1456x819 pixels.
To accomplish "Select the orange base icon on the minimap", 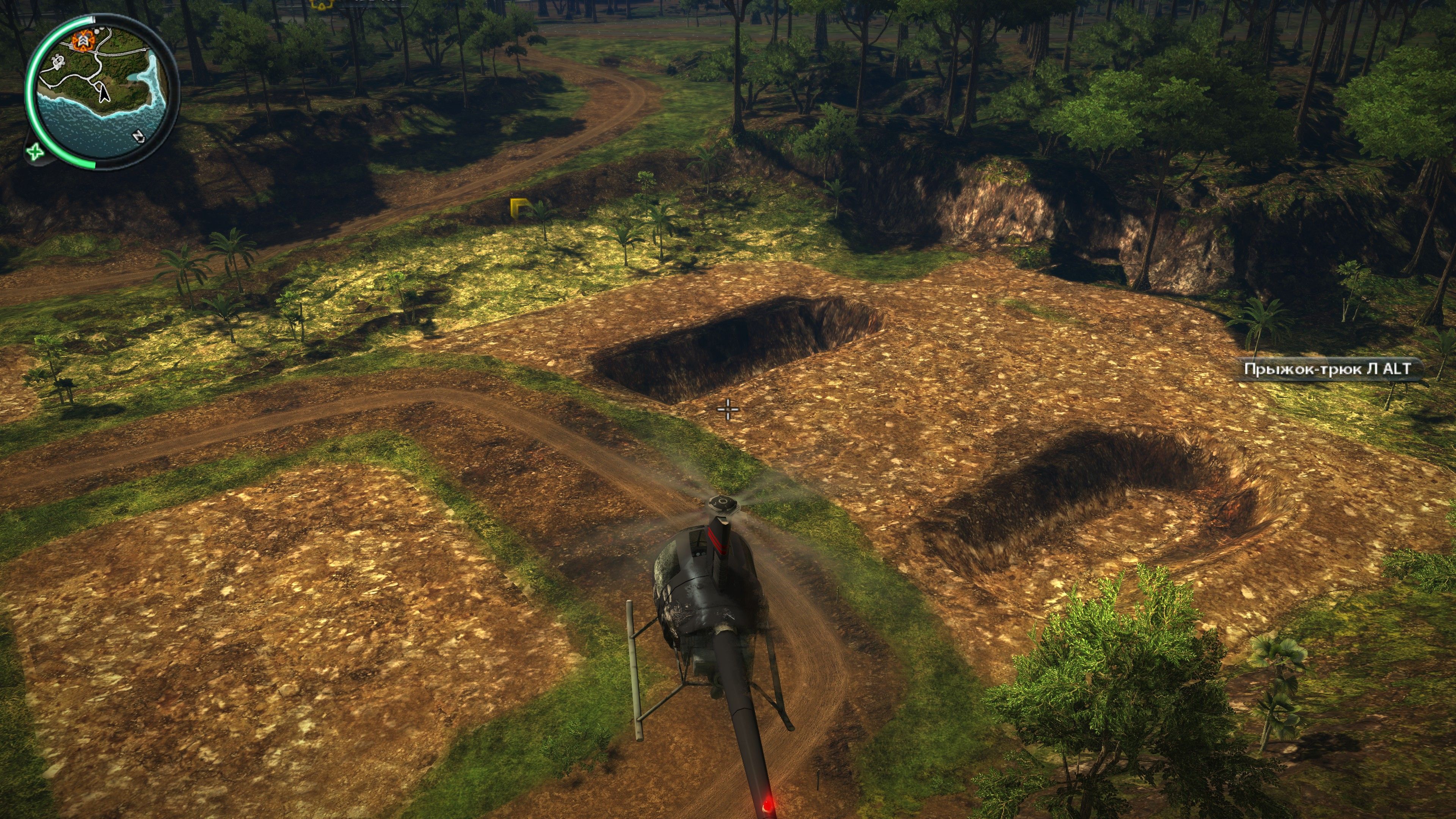I will coord(83,40).
